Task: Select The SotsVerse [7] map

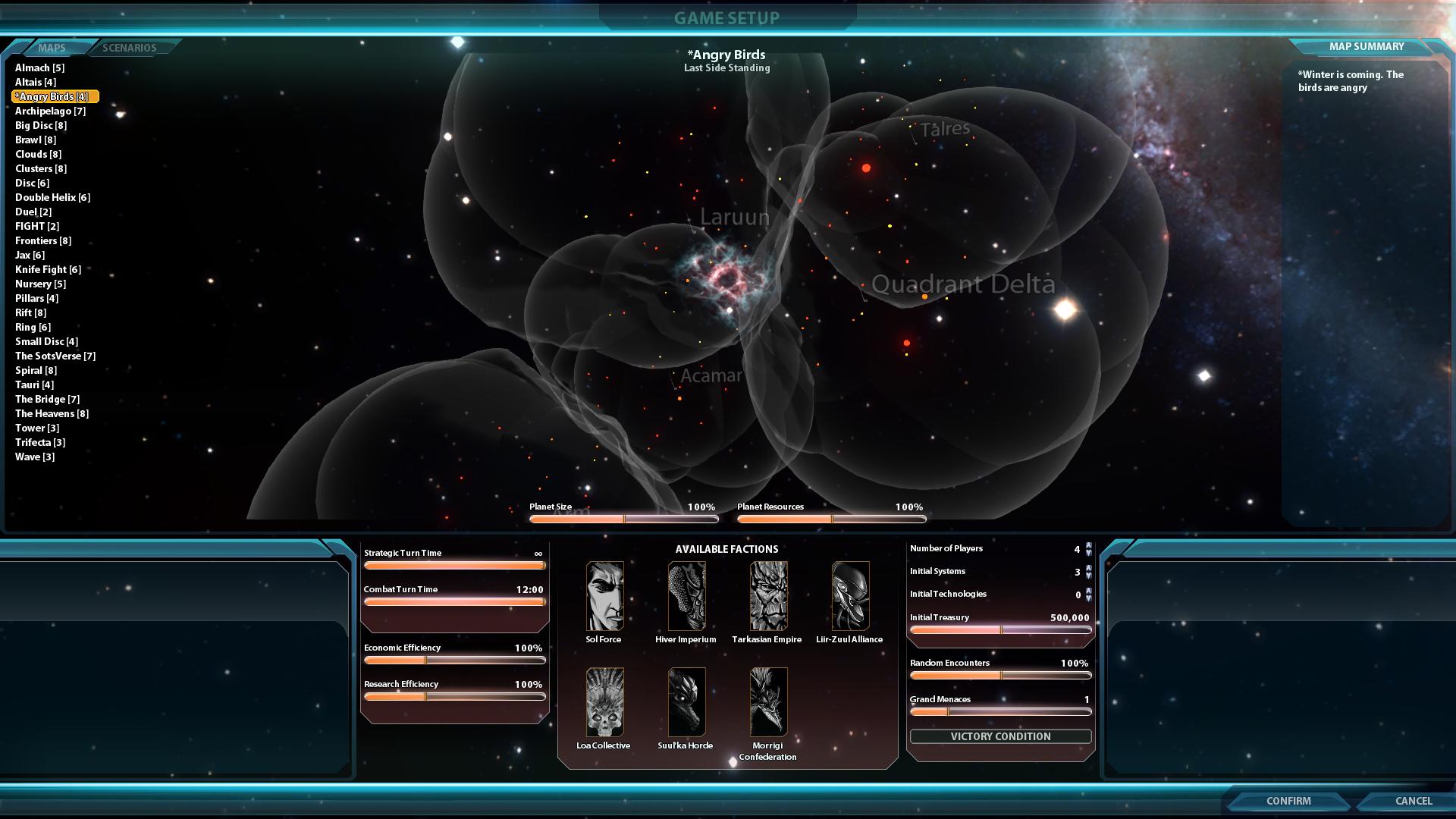Action: click(55, 356)
